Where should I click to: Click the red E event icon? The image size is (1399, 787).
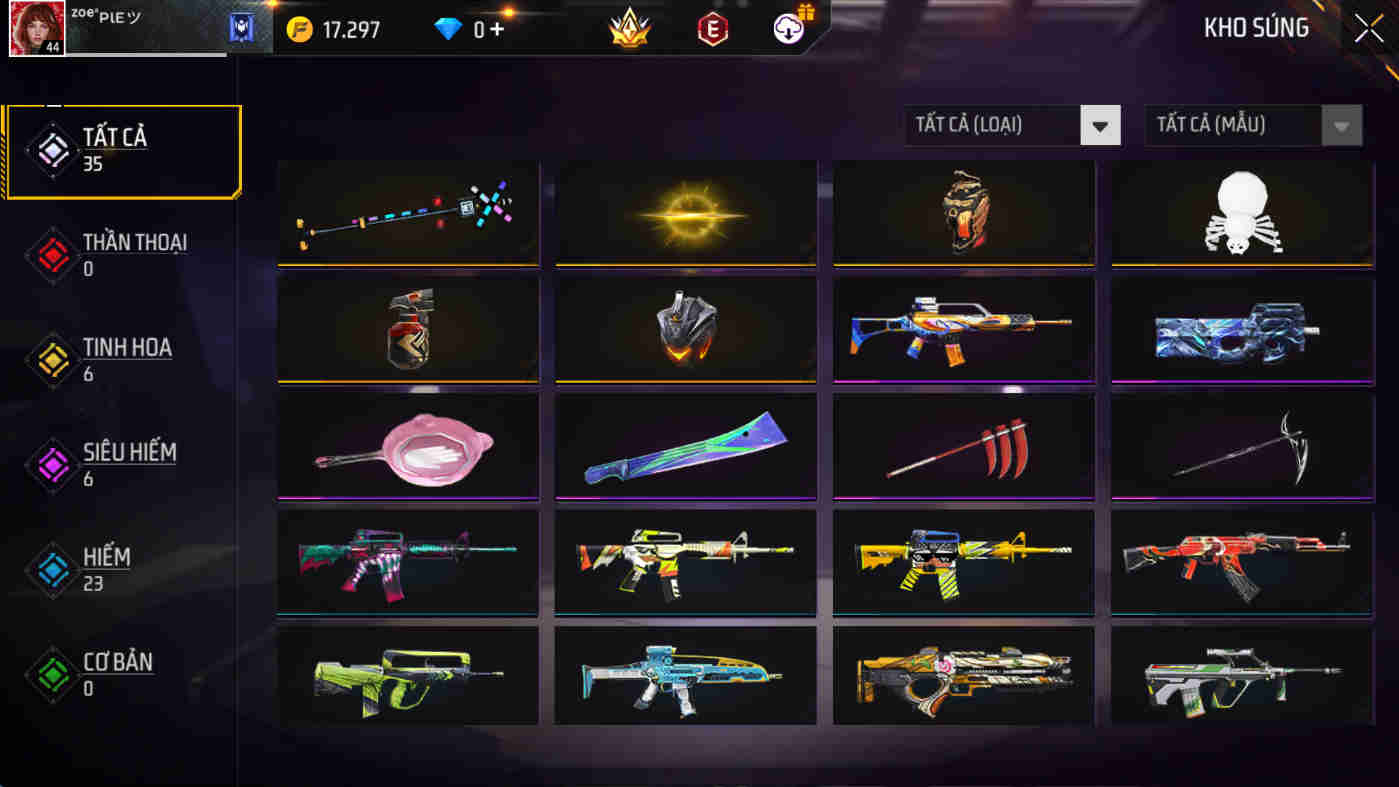pyautogui.click(x=712, y=29)
